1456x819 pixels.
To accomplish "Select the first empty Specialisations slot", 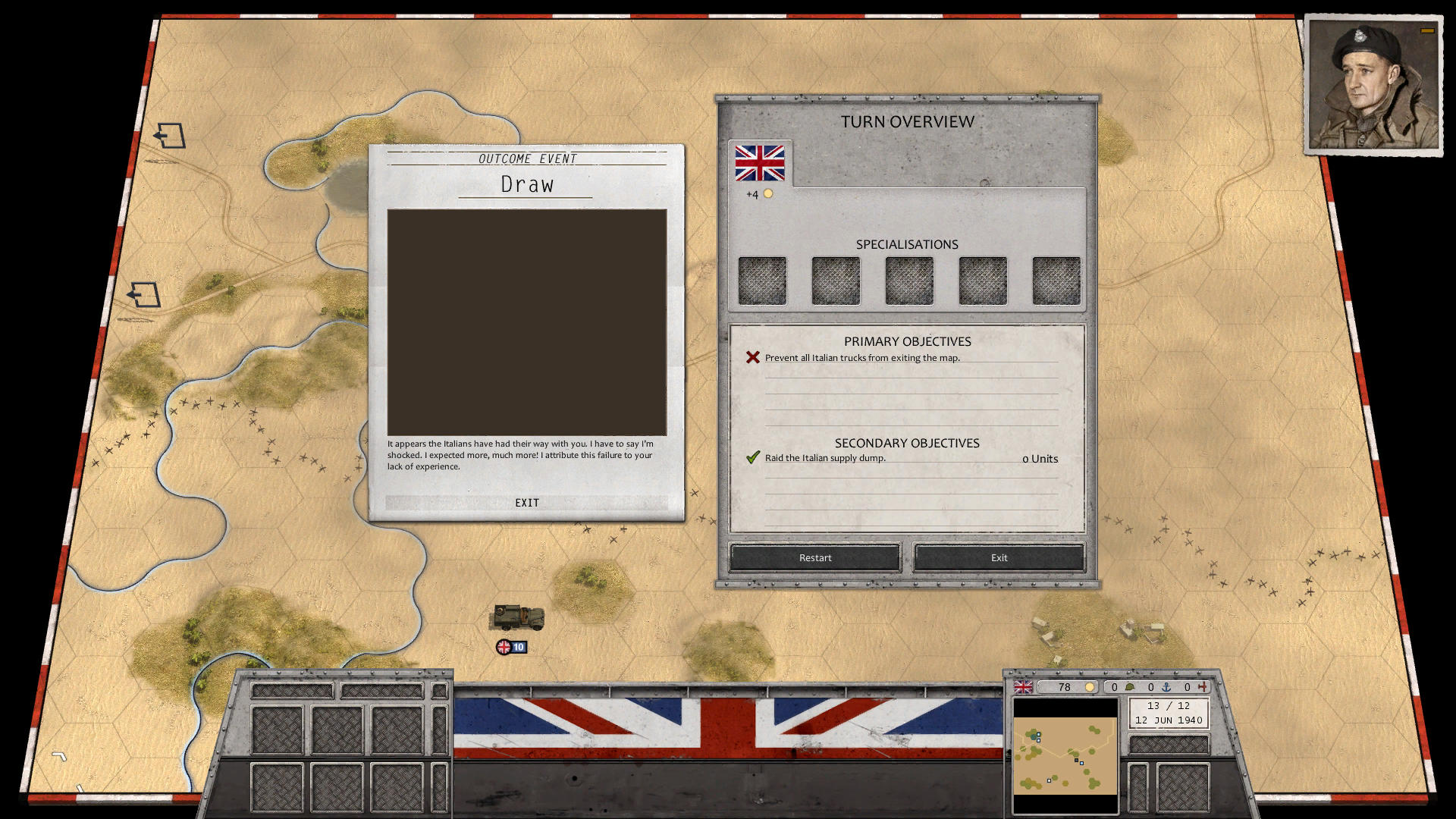I will pyautogui.click(x=761, y=280).
